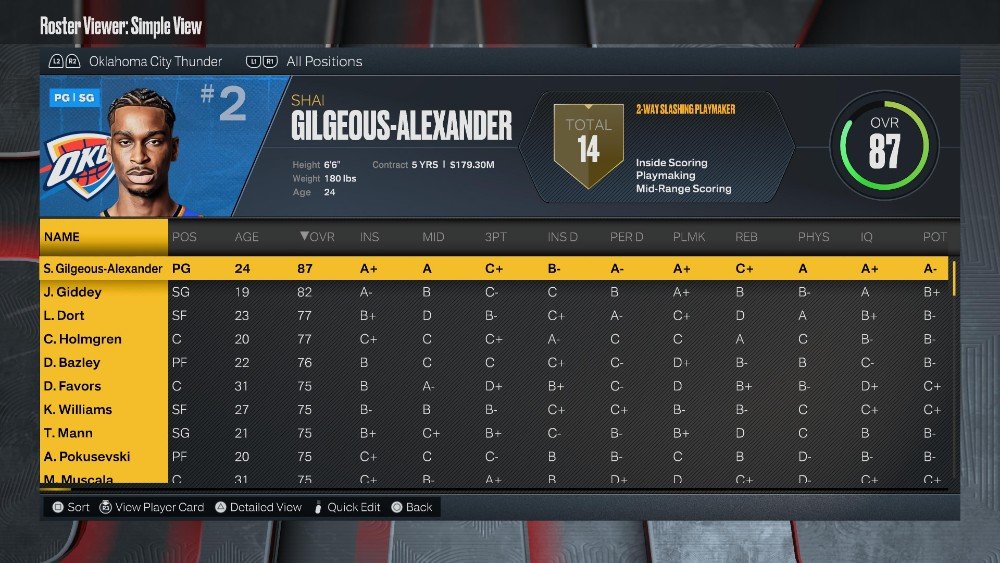
Task: Select T. Mann's roster entry
Action: coord(67,433)
